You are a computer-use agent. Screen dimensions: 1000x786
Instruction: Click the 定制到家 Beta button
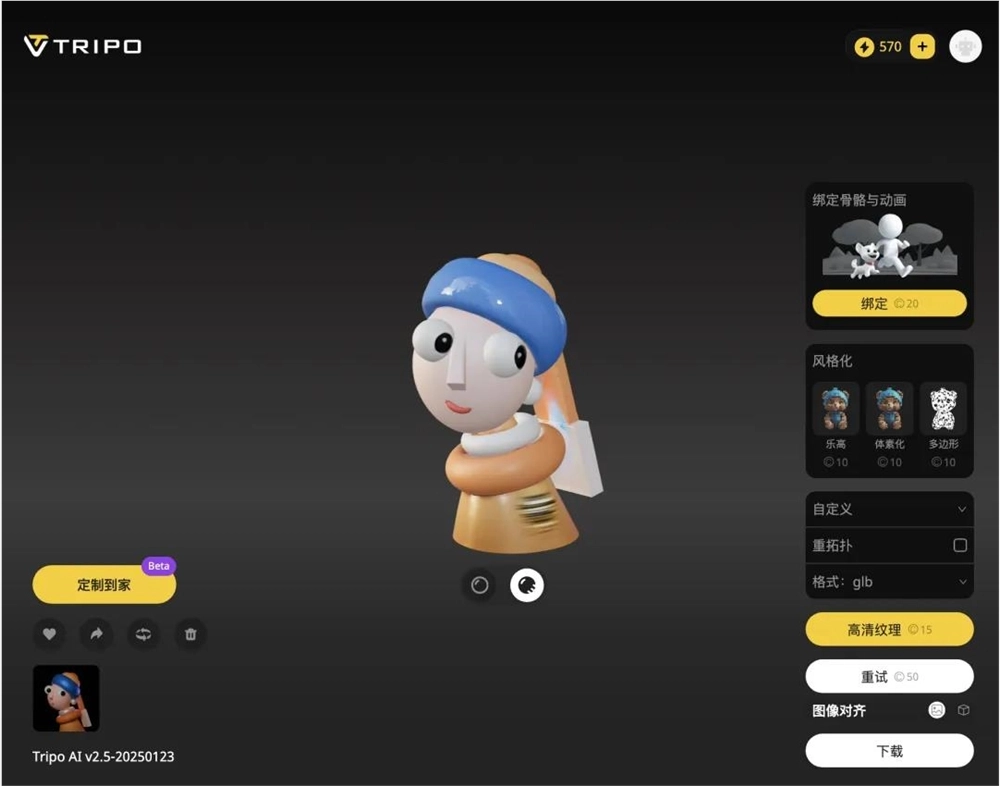tap(104, 585)
